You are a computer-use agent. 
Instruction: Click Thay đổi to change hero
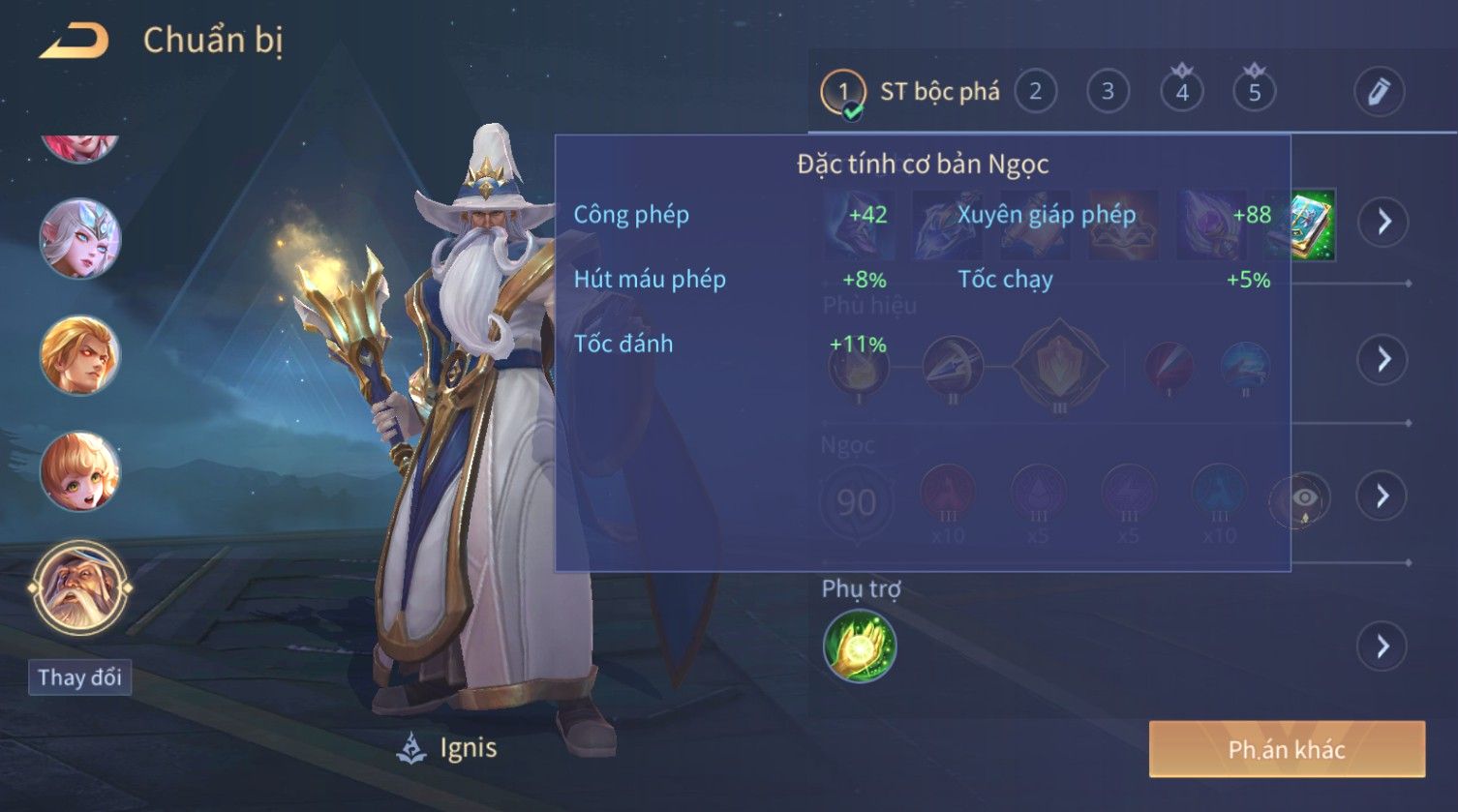pyautogui.click(x=79, y=677)
